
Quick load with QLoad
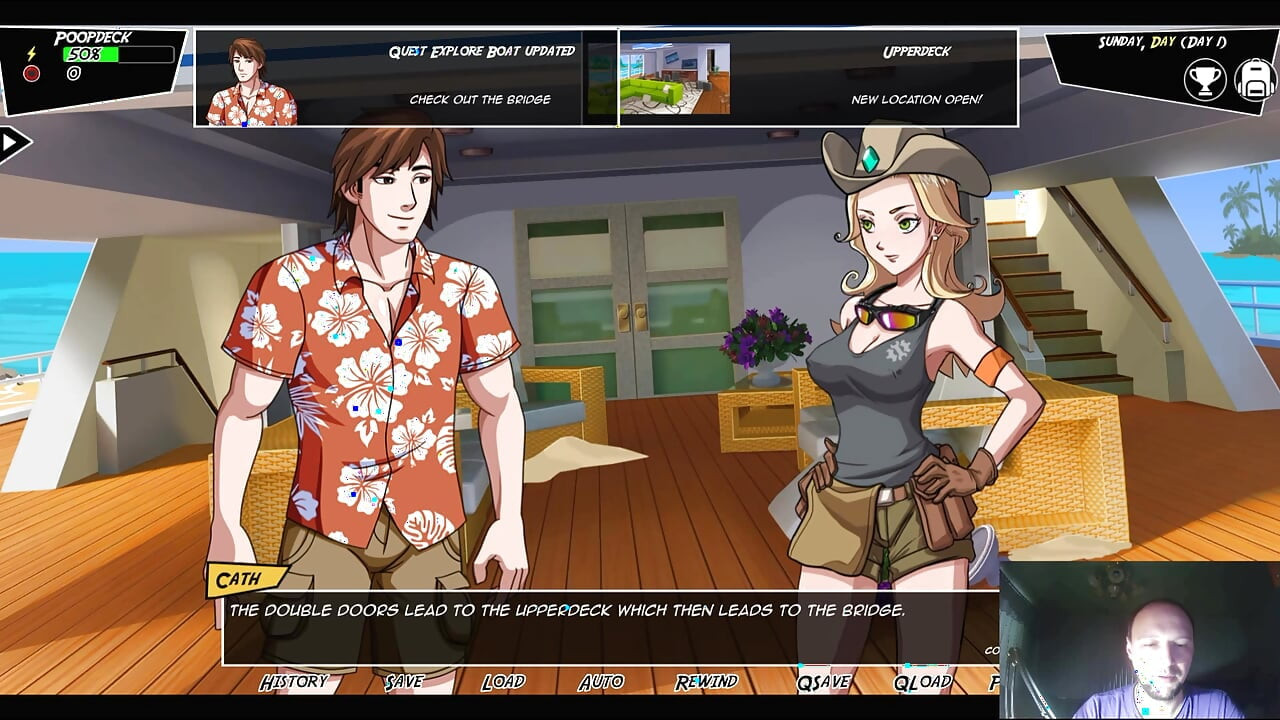pos(922,682)
